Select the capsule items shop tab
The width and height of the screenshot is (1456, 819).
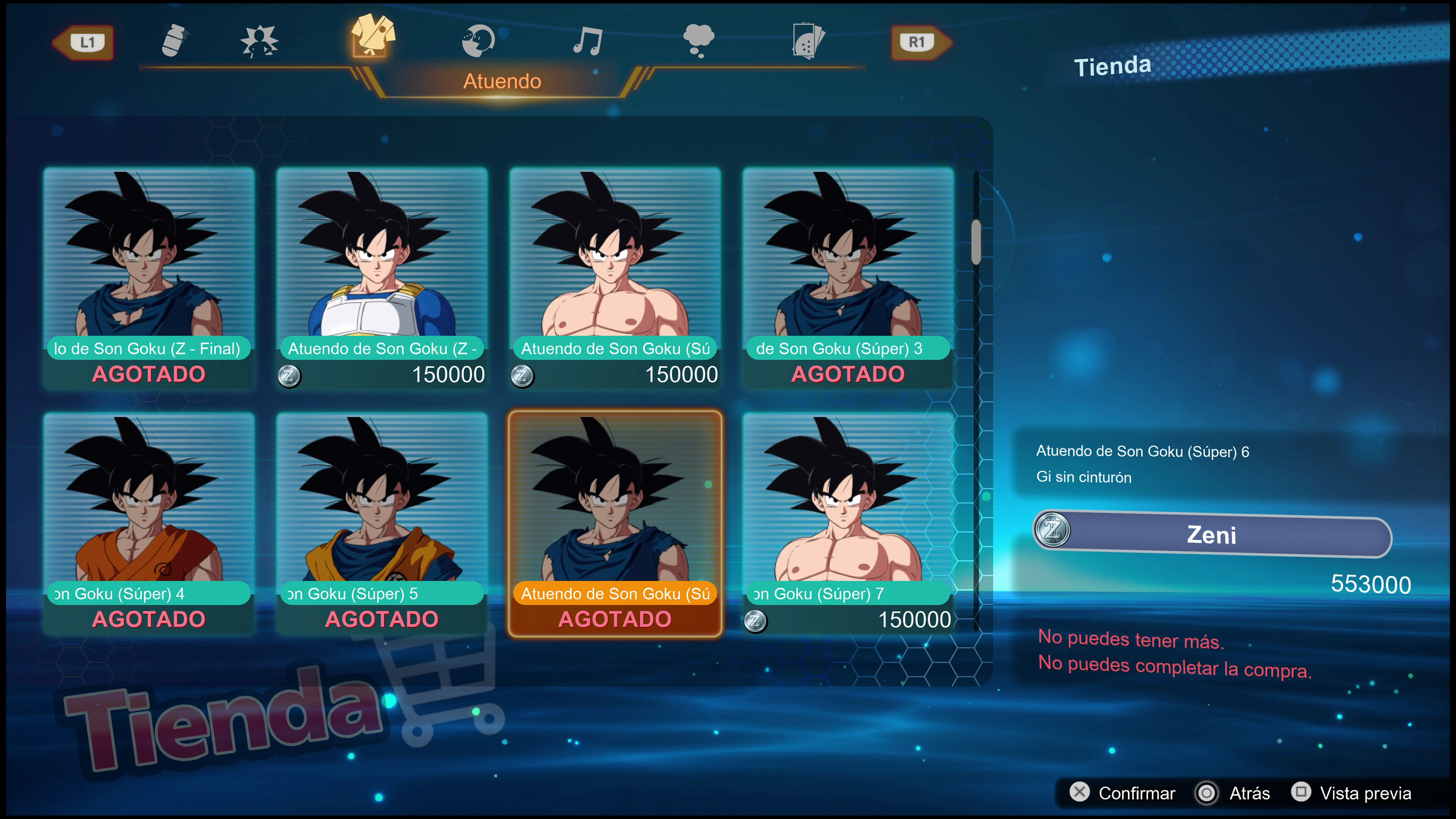(174, 41)
